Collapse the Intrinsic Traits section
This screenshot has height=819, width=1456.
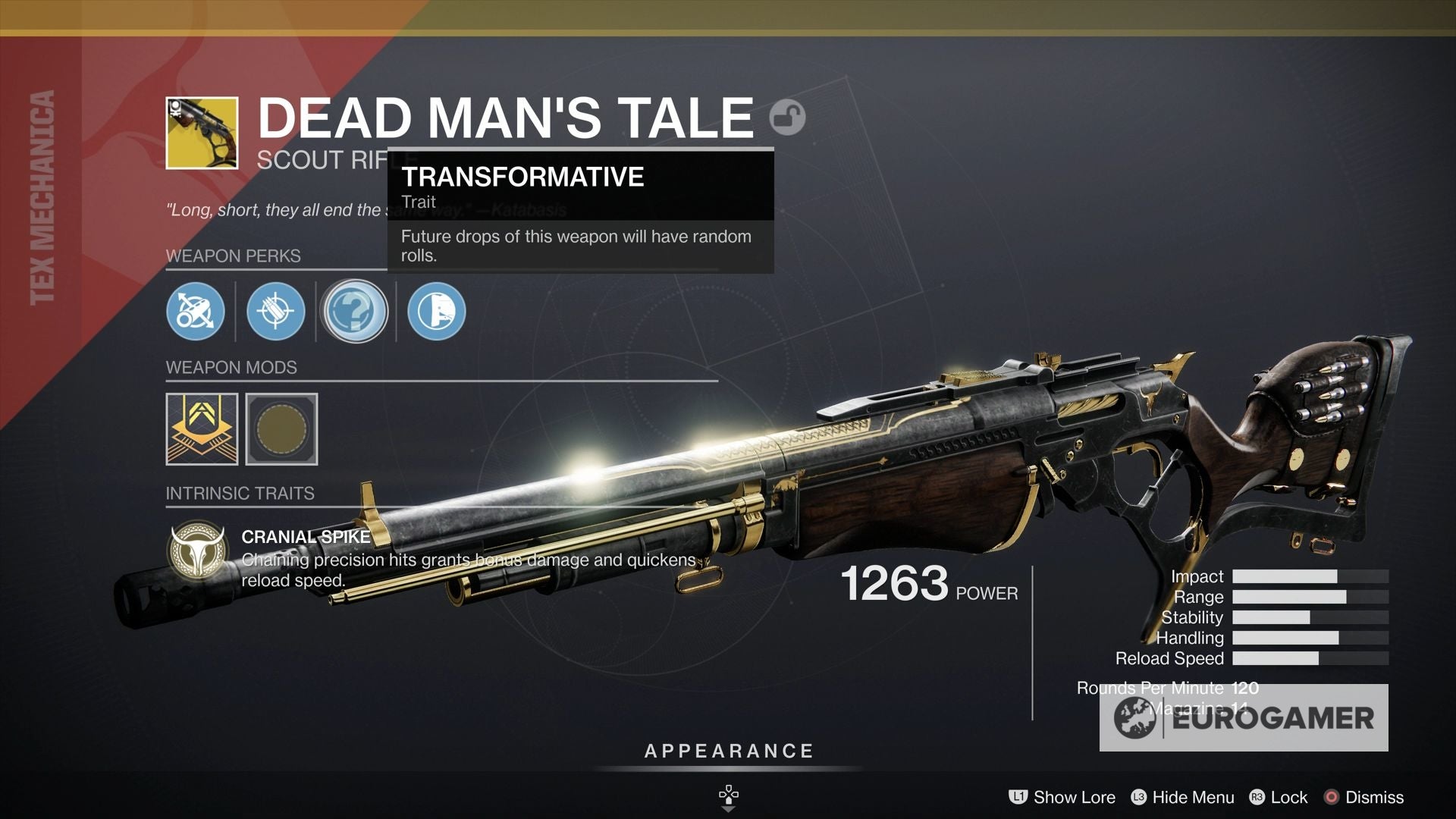click(x=240, y=494)
